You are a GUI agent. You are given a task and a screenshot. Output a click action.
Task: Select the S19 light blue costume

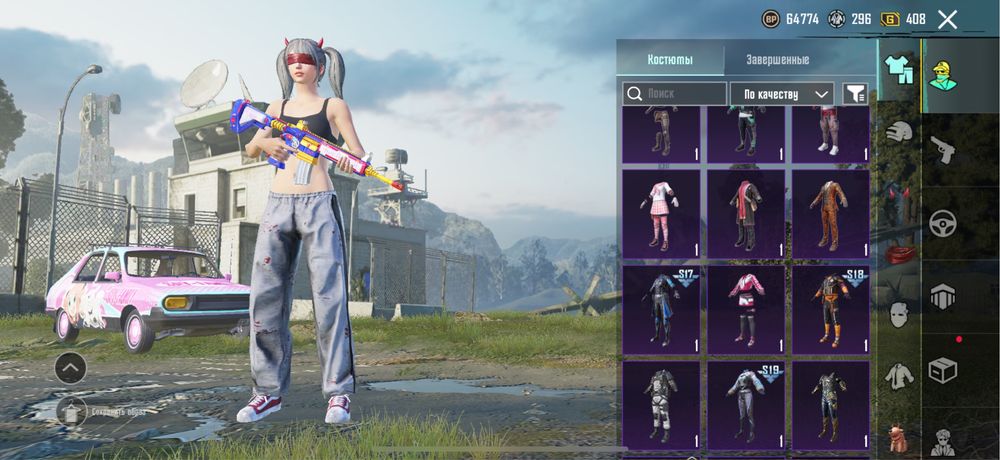(x=746, y=405)
